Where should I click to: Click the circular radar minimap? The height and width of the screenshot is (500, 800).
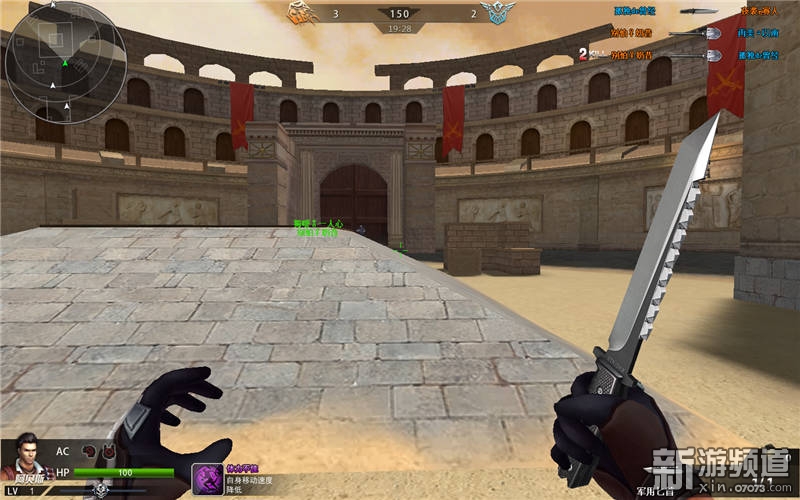65,62
